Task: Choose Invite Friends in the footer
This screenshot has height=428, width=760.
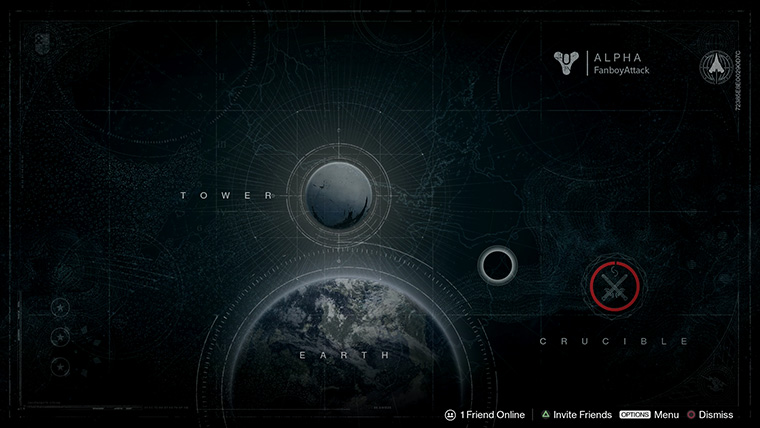Action: (575, 414)
